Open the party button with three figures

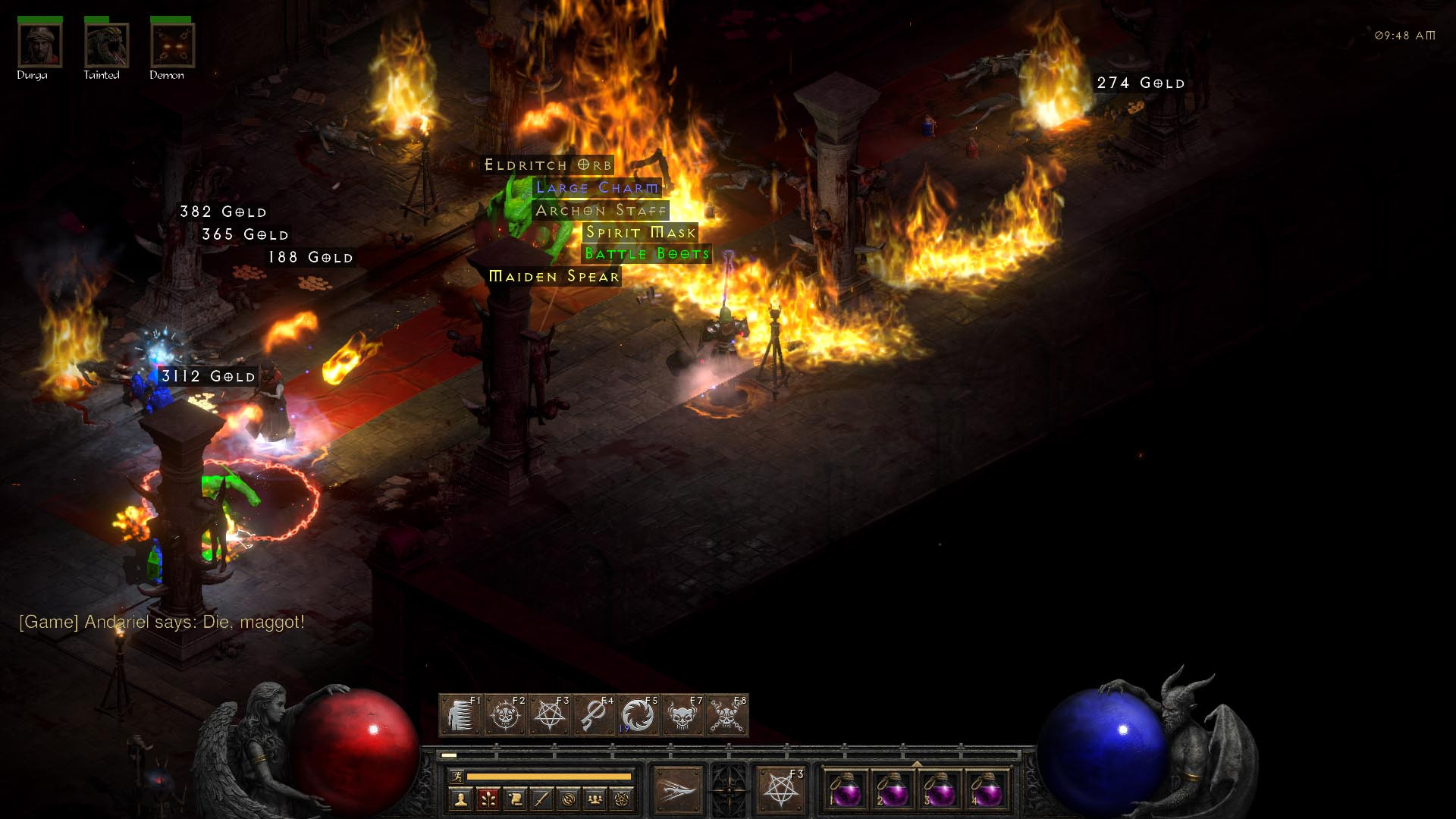coord(595,799)
